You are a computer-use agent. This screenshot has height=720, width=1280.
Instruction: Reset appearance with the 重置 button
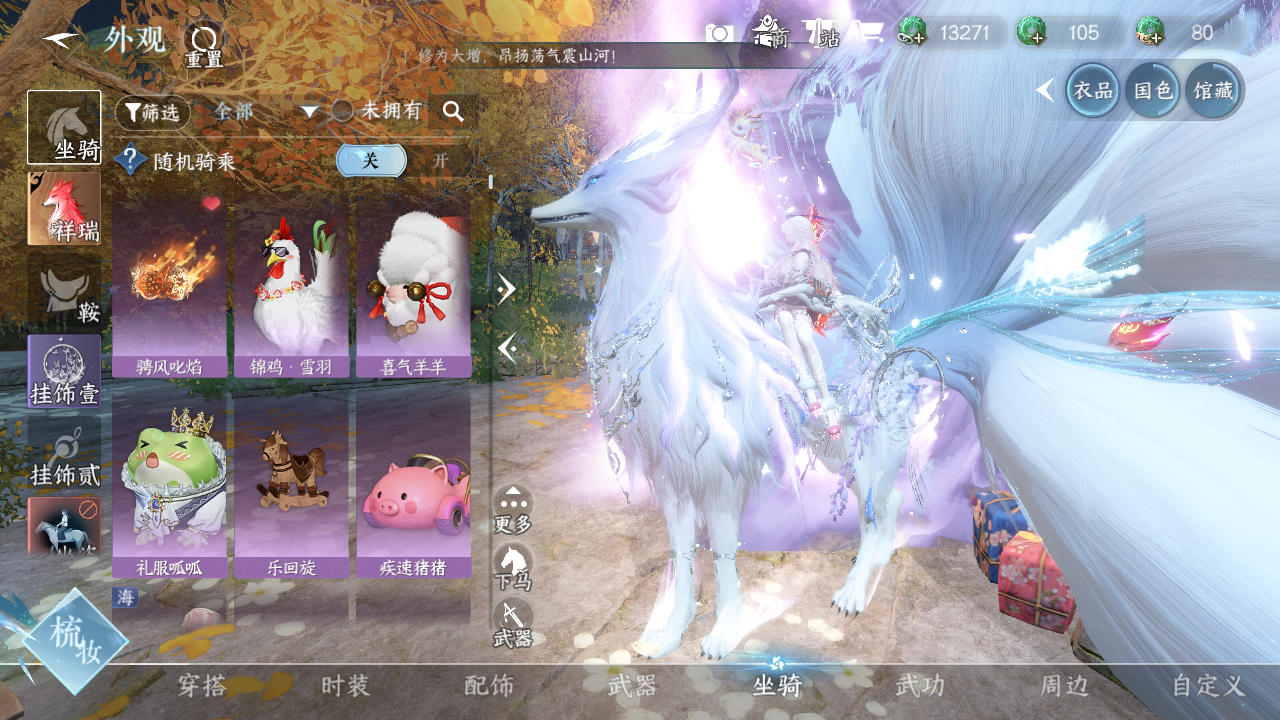204,46
